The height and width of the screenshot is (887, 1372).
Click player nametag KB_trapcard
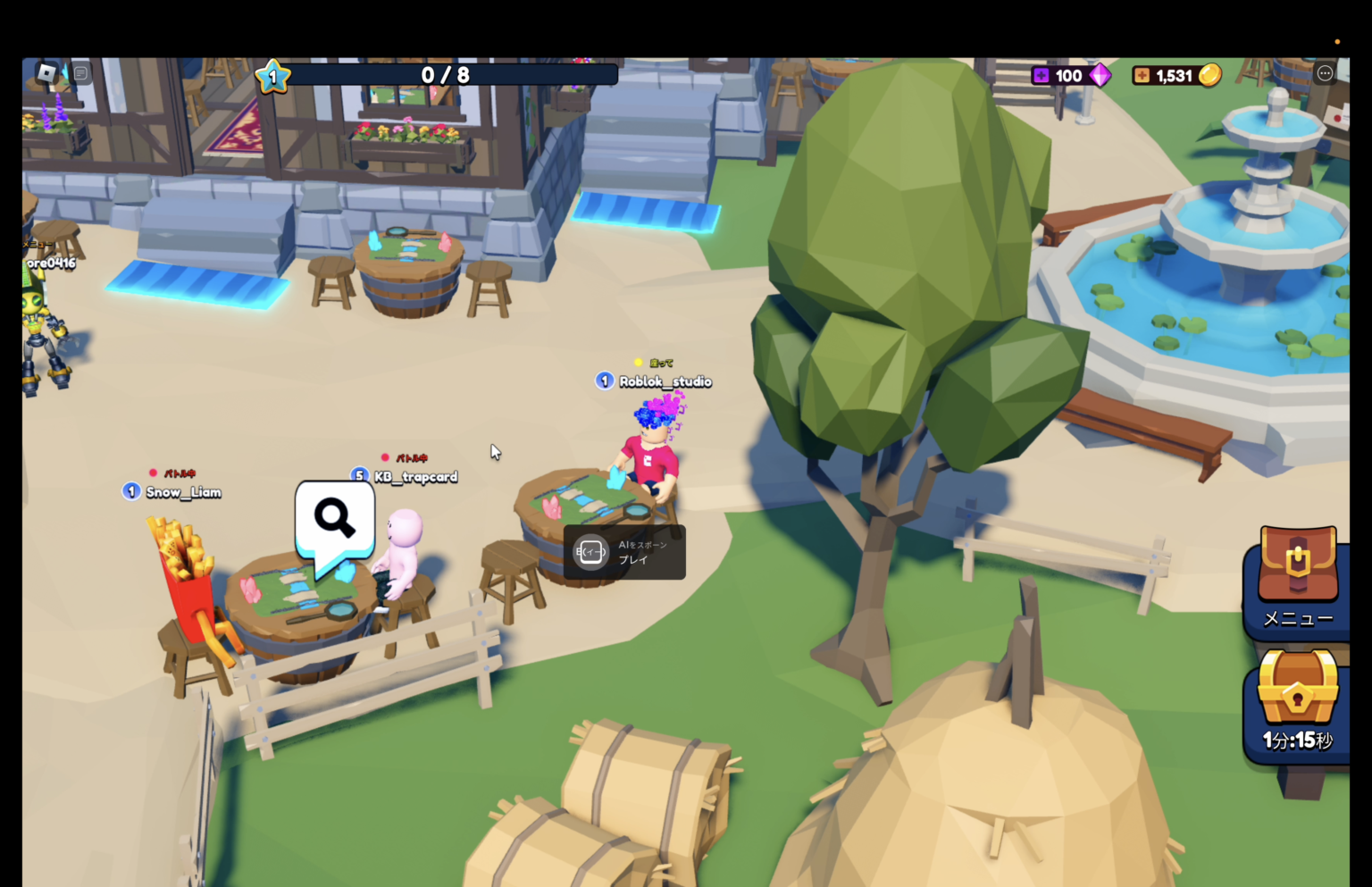point(414,477)
